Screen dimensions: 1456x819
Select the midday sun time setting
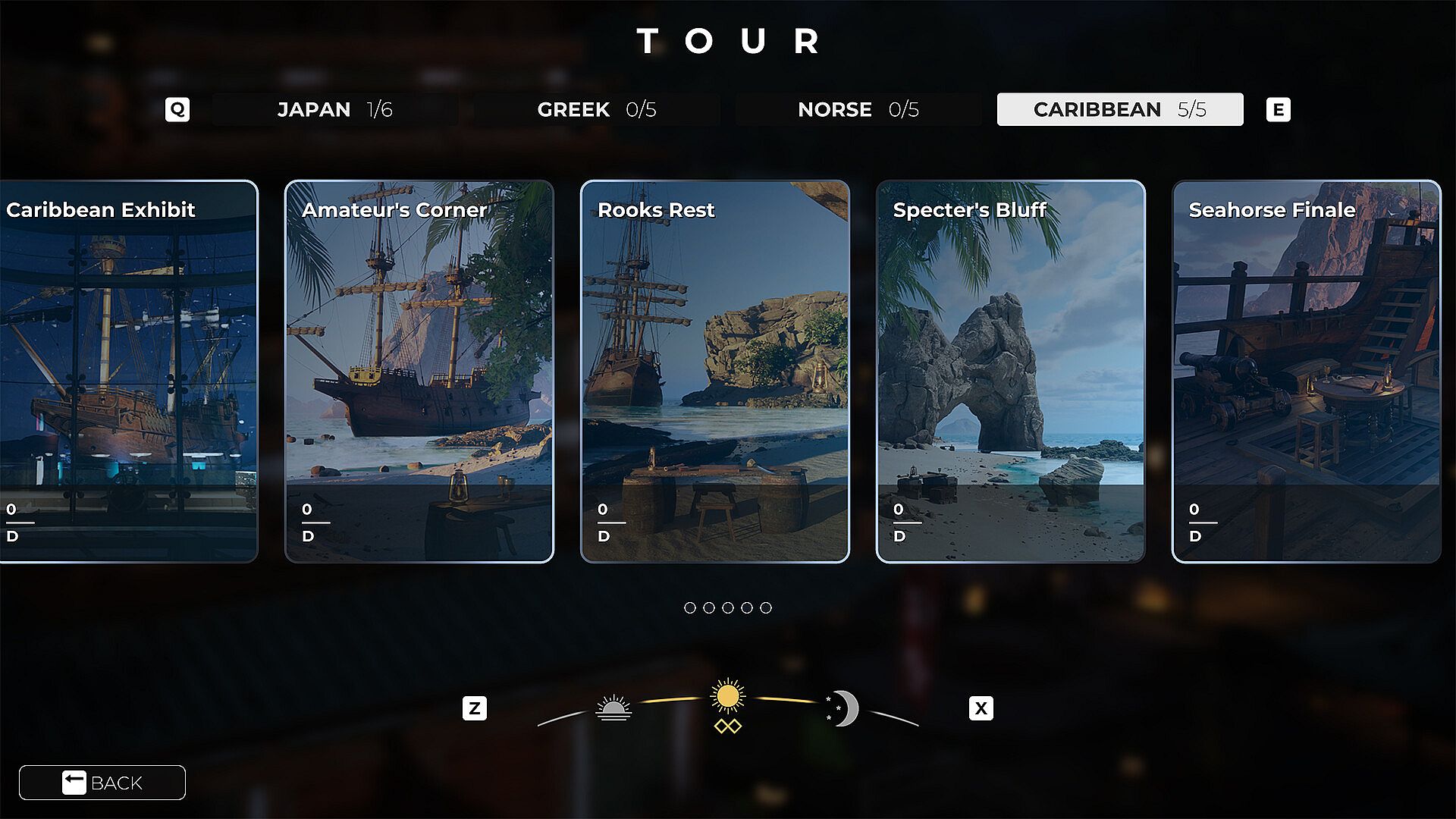[x=728, y=698]
